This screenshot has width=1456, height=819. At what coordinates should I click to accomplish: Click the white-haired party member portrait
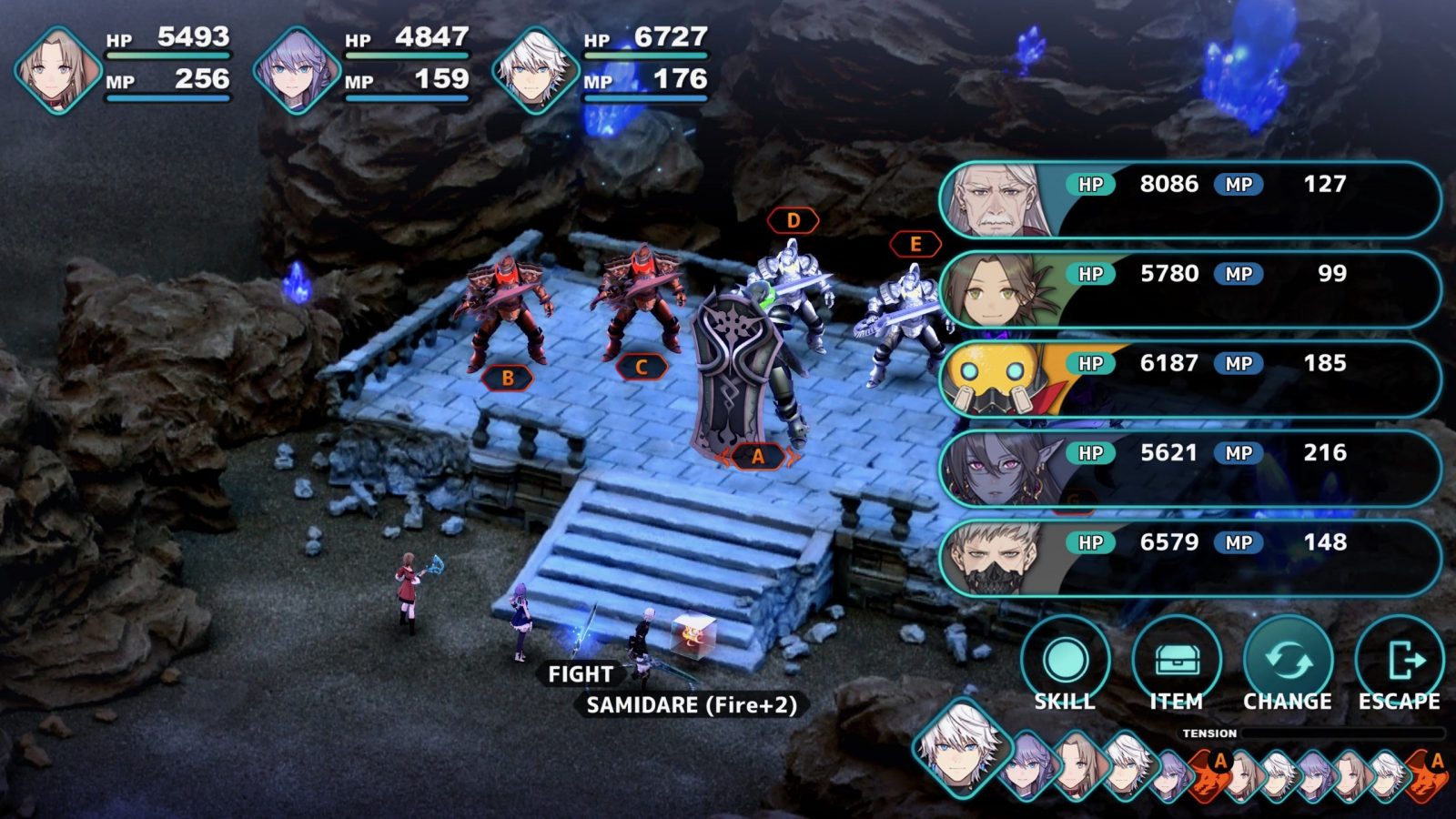(535, 70)
